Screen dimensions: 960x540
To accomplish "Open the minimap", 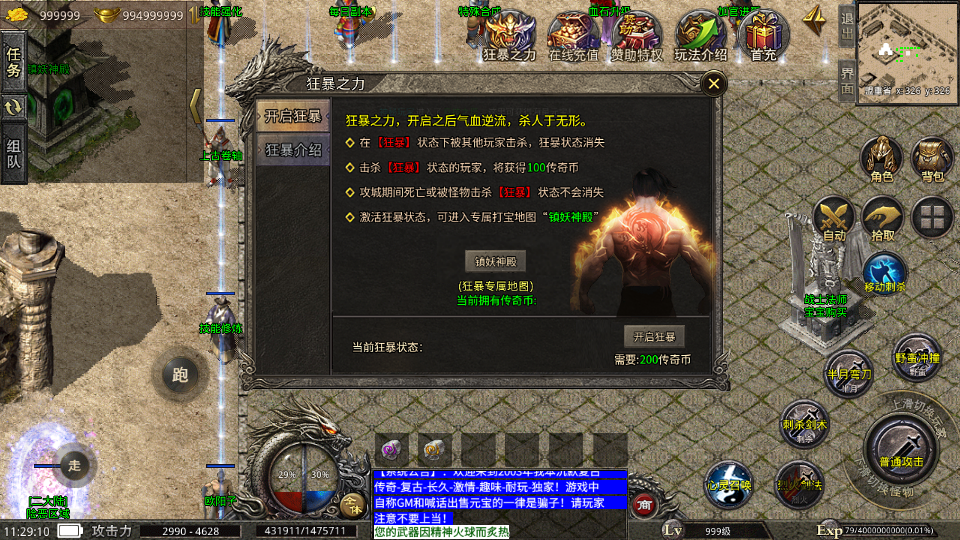I will point(901,45).
